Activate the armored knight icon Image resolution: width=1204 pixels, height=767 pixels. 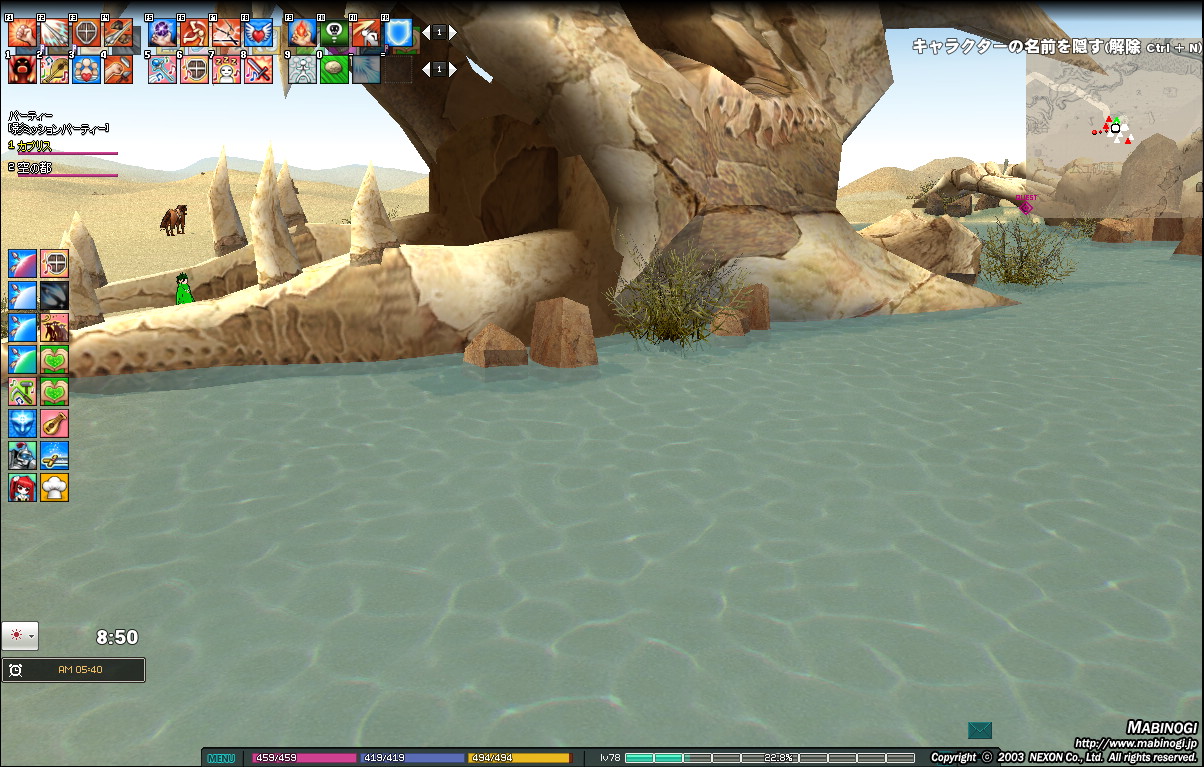(22, 456)
